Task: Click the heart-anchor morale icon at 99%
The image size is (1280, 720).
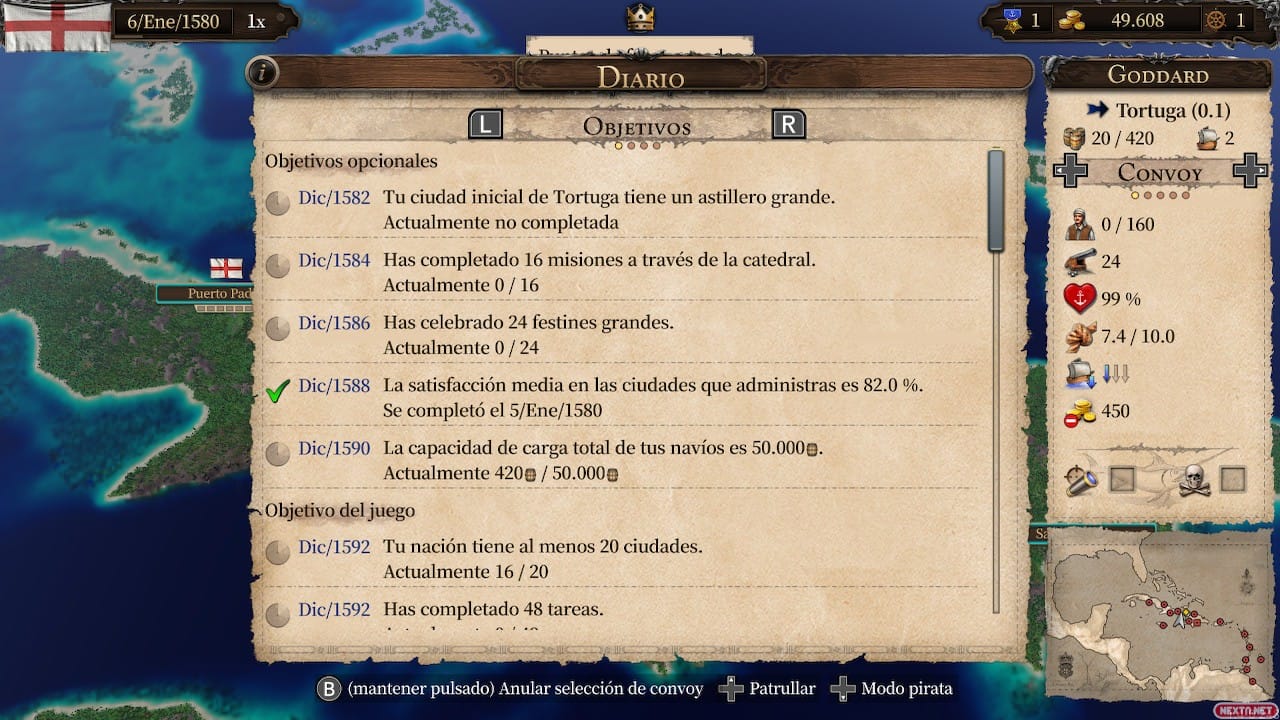Action: click(x=1080, y=299)
